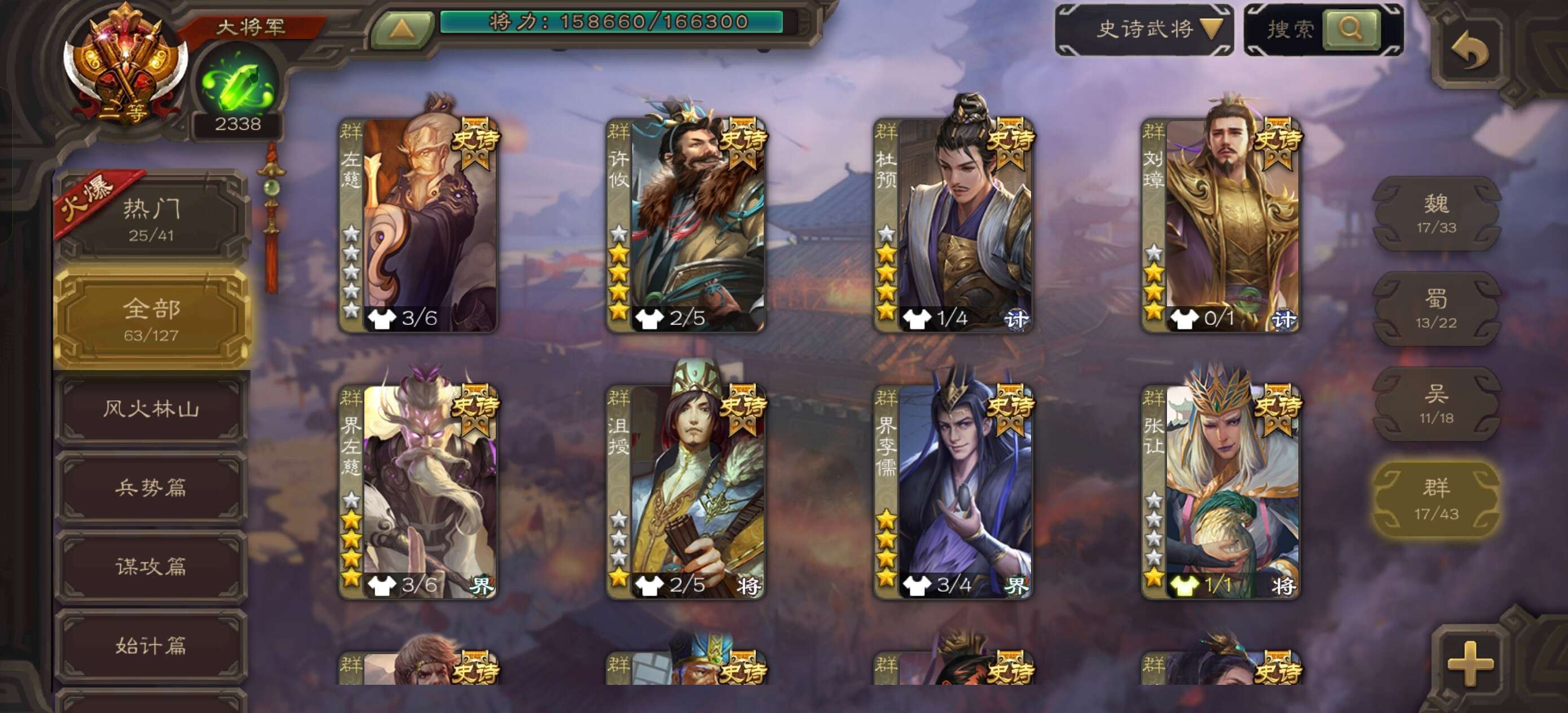Screen dimensions: 1568x713
Task: Choose the 风火林山 category
Action: point(151,408)
